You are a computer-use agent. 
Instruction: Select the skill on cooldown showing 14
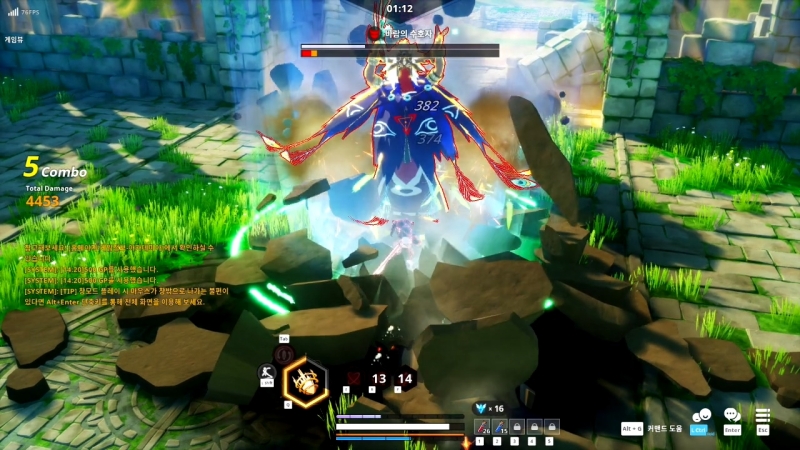pyautogui.click(x=405, y=379)
